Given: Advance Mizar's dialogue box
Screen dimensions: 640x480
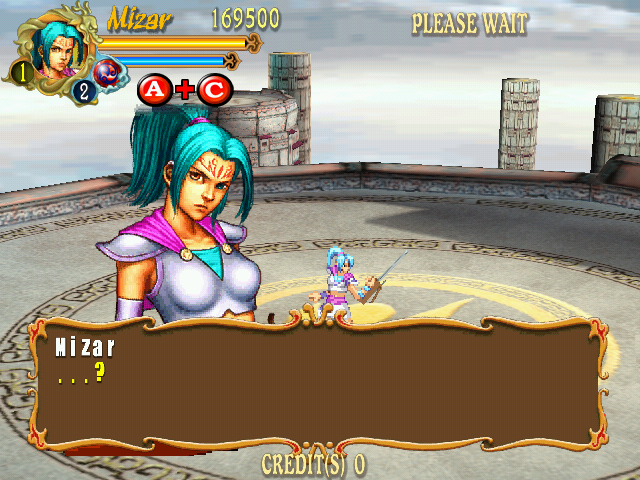Looking at the screenshot, I should point(320,385).
